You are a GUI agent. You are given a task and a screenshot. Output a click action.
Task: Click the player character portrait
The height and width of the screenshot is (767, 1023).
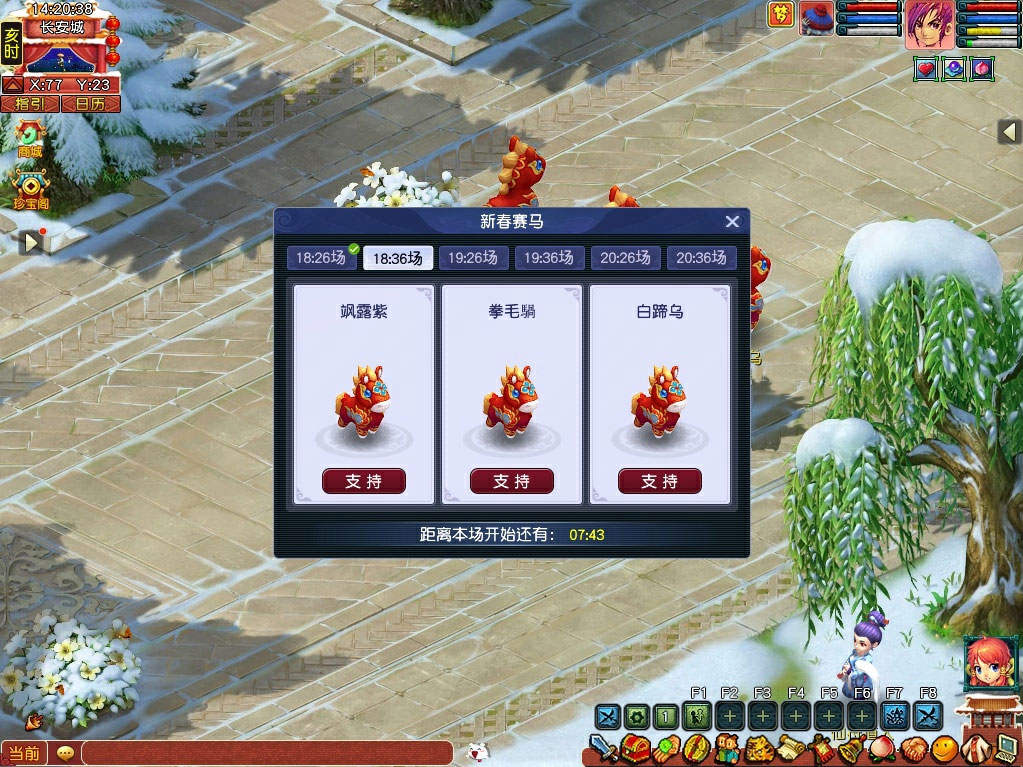(929, 25)
